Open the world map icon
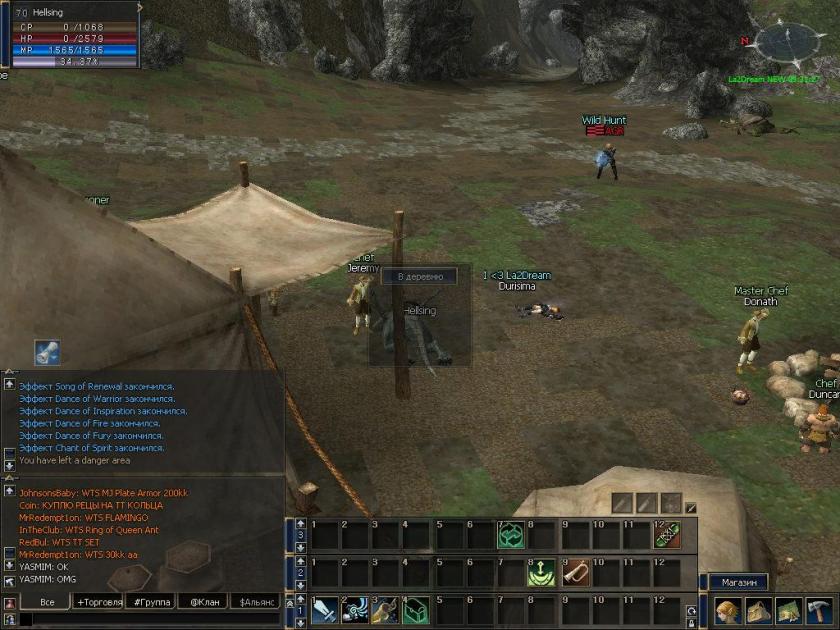Viewport: 840px width, 630px height. [788, 611]
